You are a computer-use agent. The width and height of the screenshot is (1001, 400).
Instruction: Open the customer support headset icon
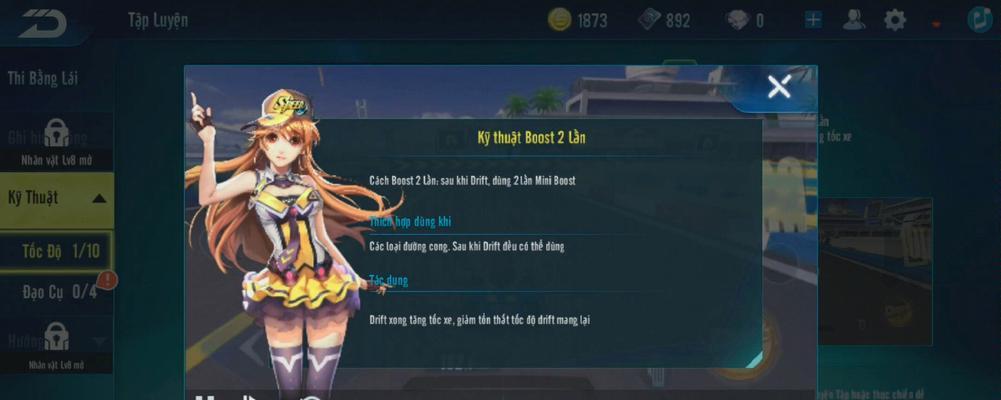pos(854,20)
